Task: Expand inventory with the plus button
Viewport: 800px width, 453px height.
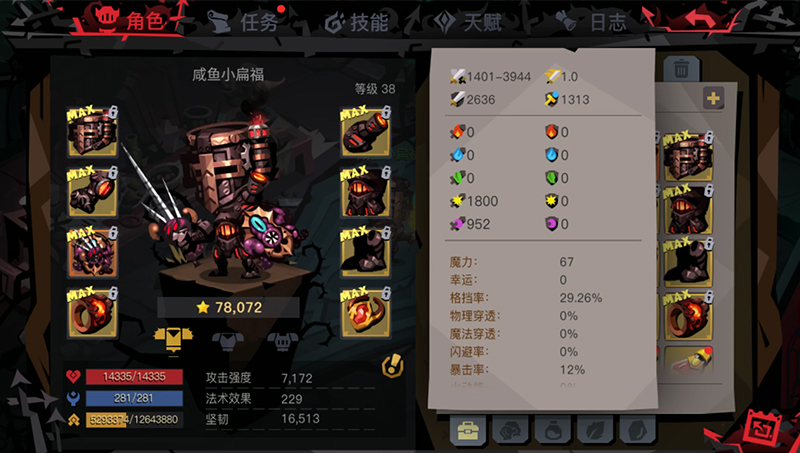Action: pos(713,97)
